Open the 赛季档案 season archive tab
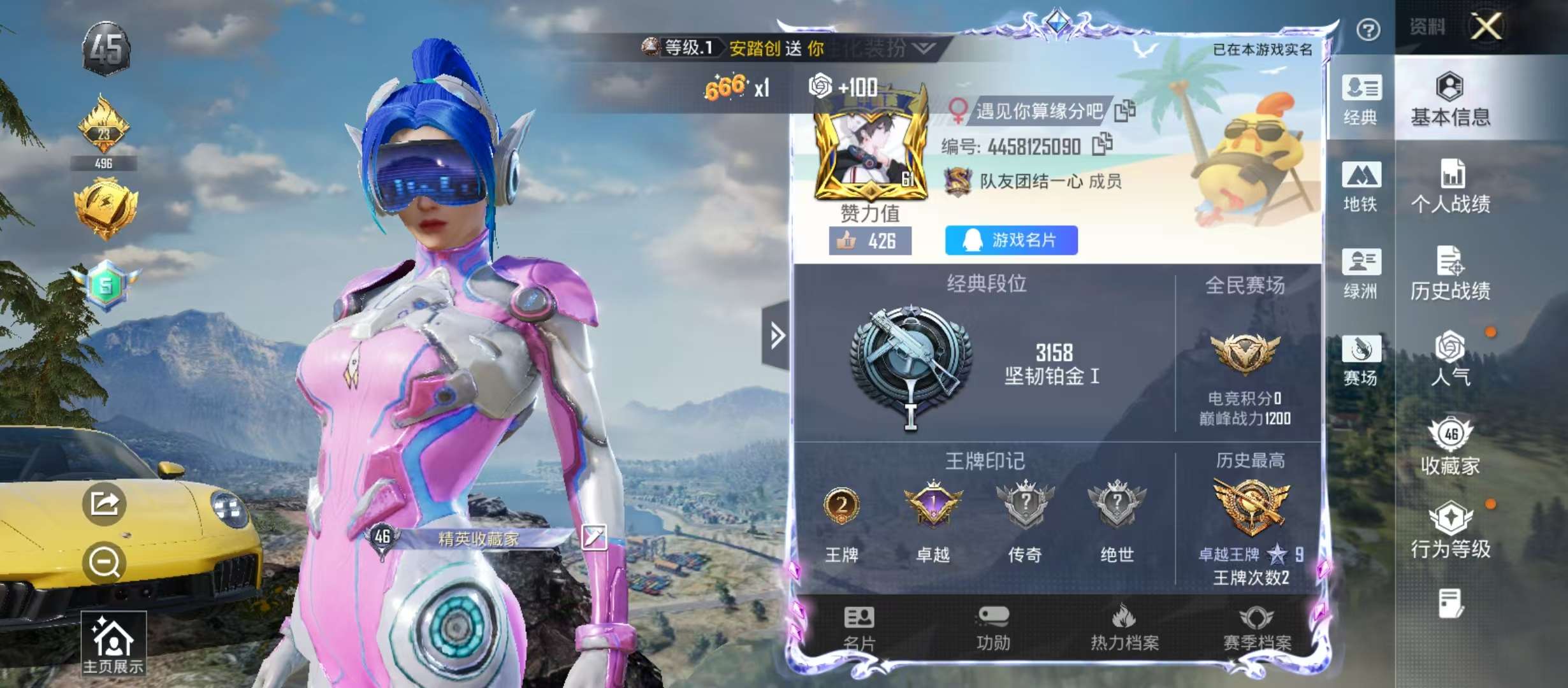Screen dimensions: 1568x688 pos(1257,628)
